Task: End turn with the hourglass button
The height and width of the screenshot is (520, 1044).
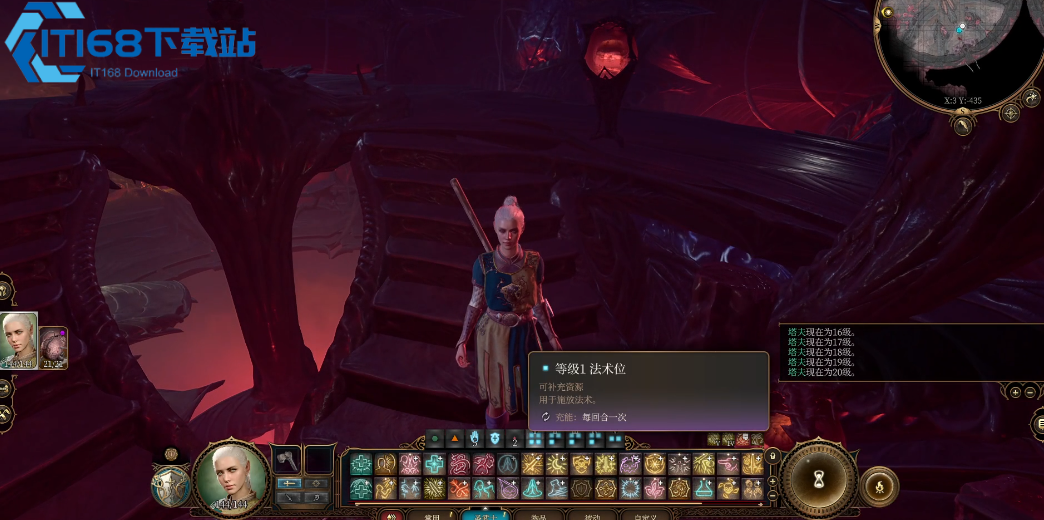Action: [x=819, y=481]
